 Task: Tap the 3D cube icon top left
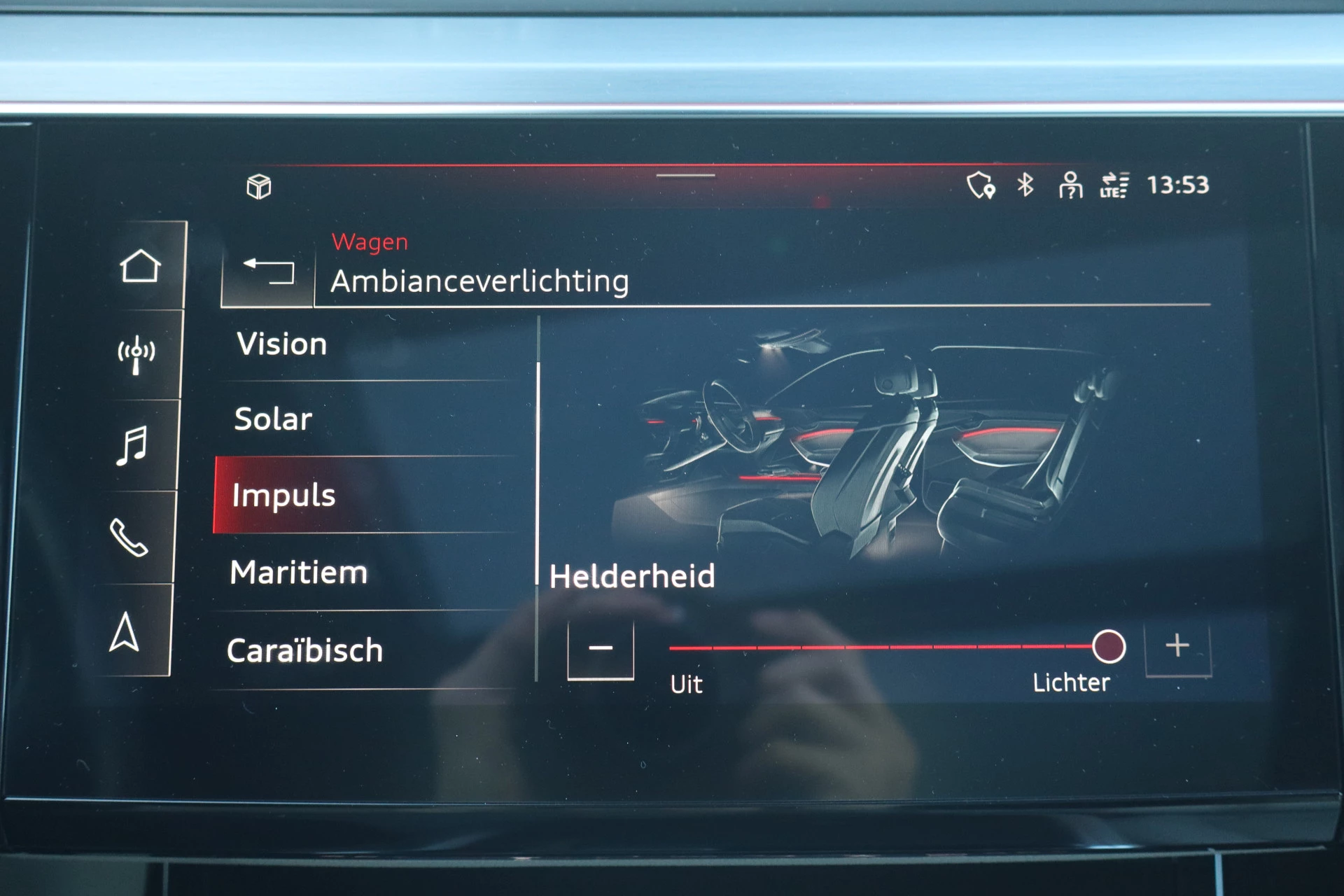click(259, 188)
